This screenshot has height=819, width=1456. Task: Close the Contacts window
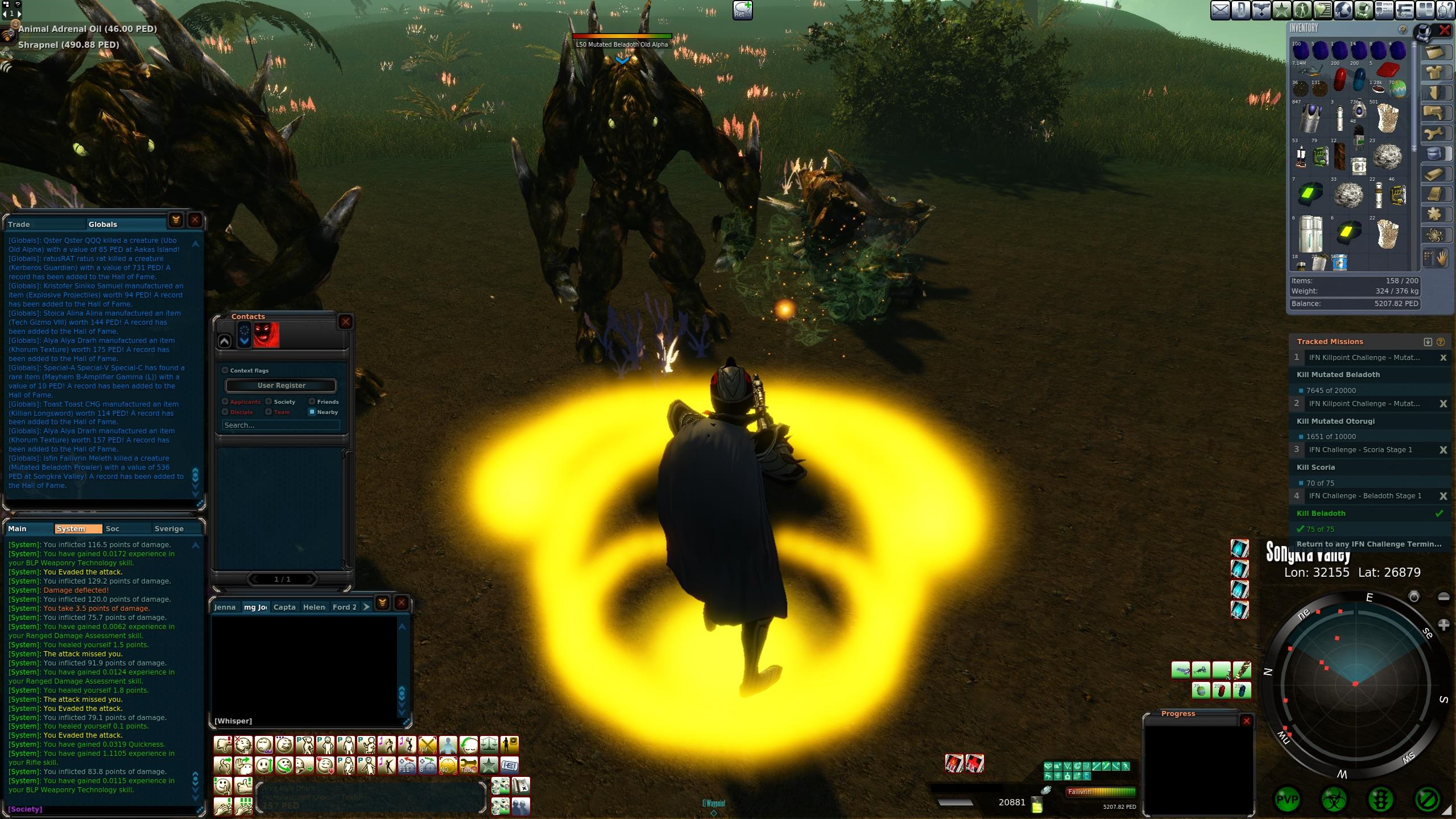point(345,322)
